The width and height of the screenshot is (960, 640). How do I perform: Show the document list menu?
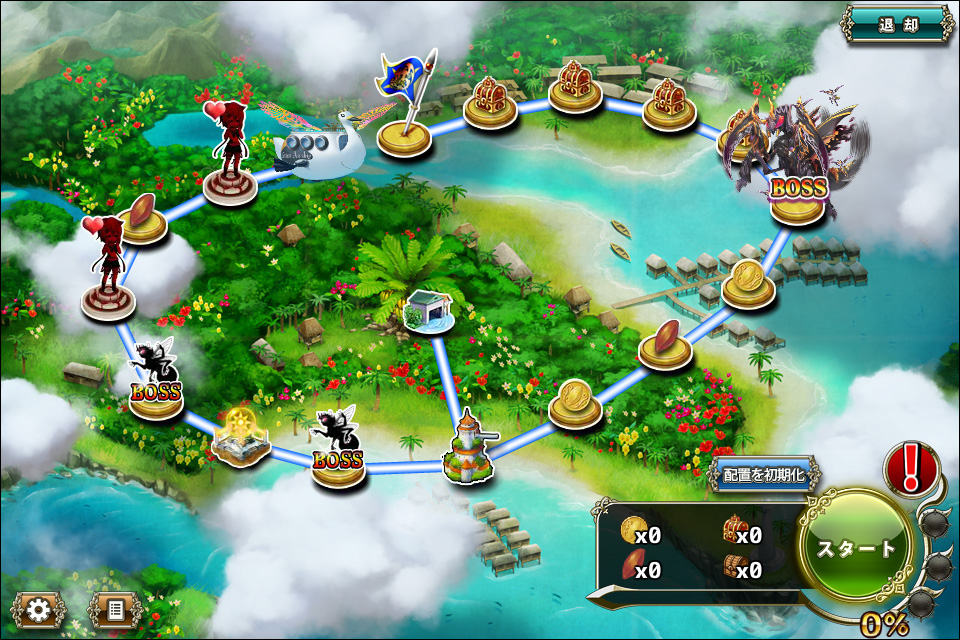coord(113,608)
